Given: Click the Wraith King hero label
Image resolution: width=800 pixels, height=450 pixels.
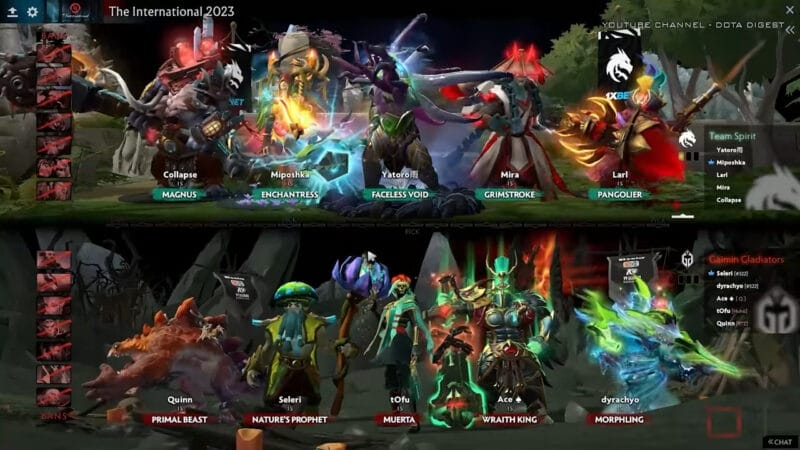Looking at the screenshot, I should click(x=510, y=420).
